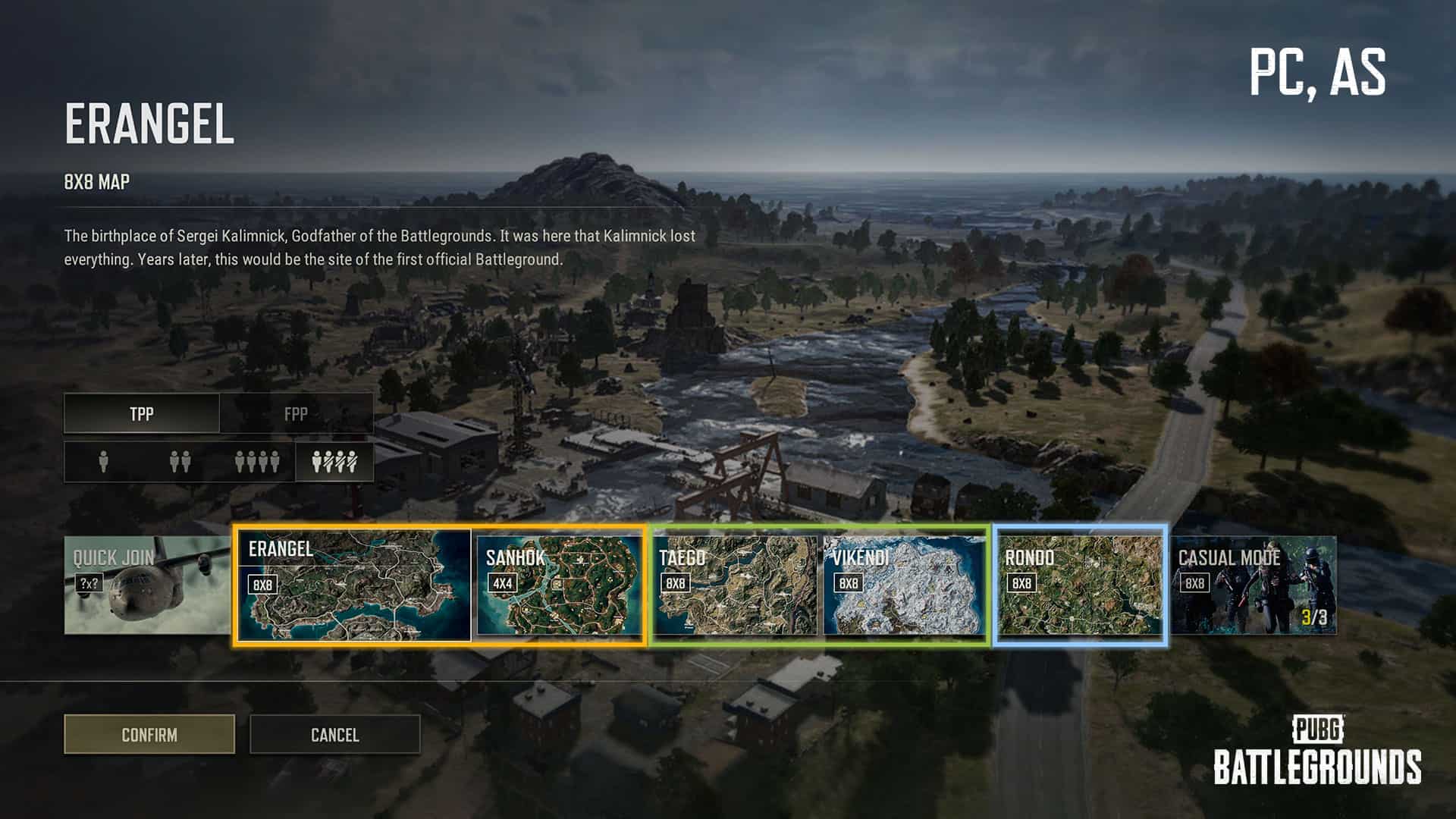Choose the two-person duo mode icon
Image resolution: width=1456 pixels, height=819 pixels.
[x=180, y=461]
